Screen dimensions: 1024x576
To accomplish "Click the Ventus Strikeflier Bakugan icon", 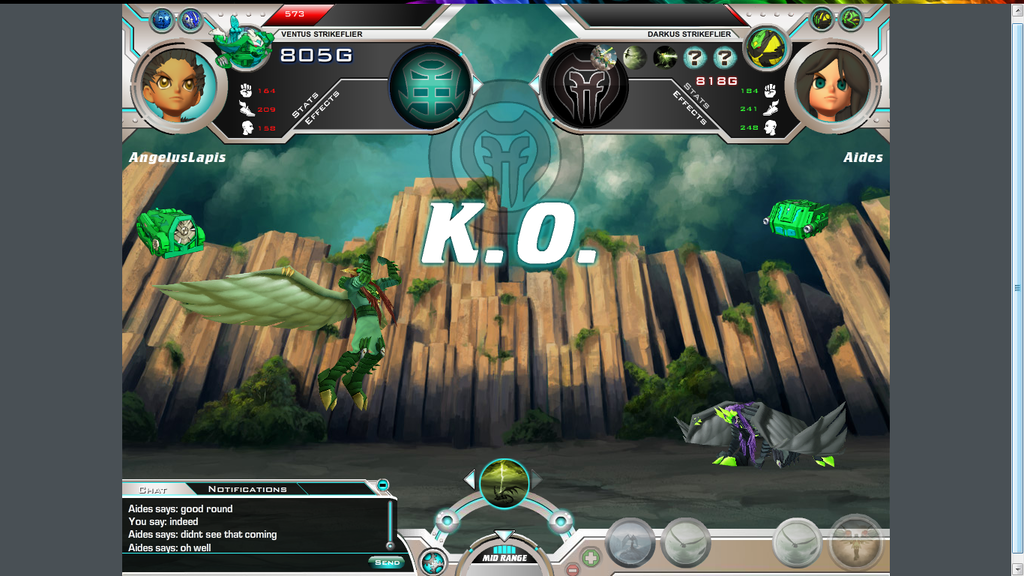I will (x=243, y=45).
